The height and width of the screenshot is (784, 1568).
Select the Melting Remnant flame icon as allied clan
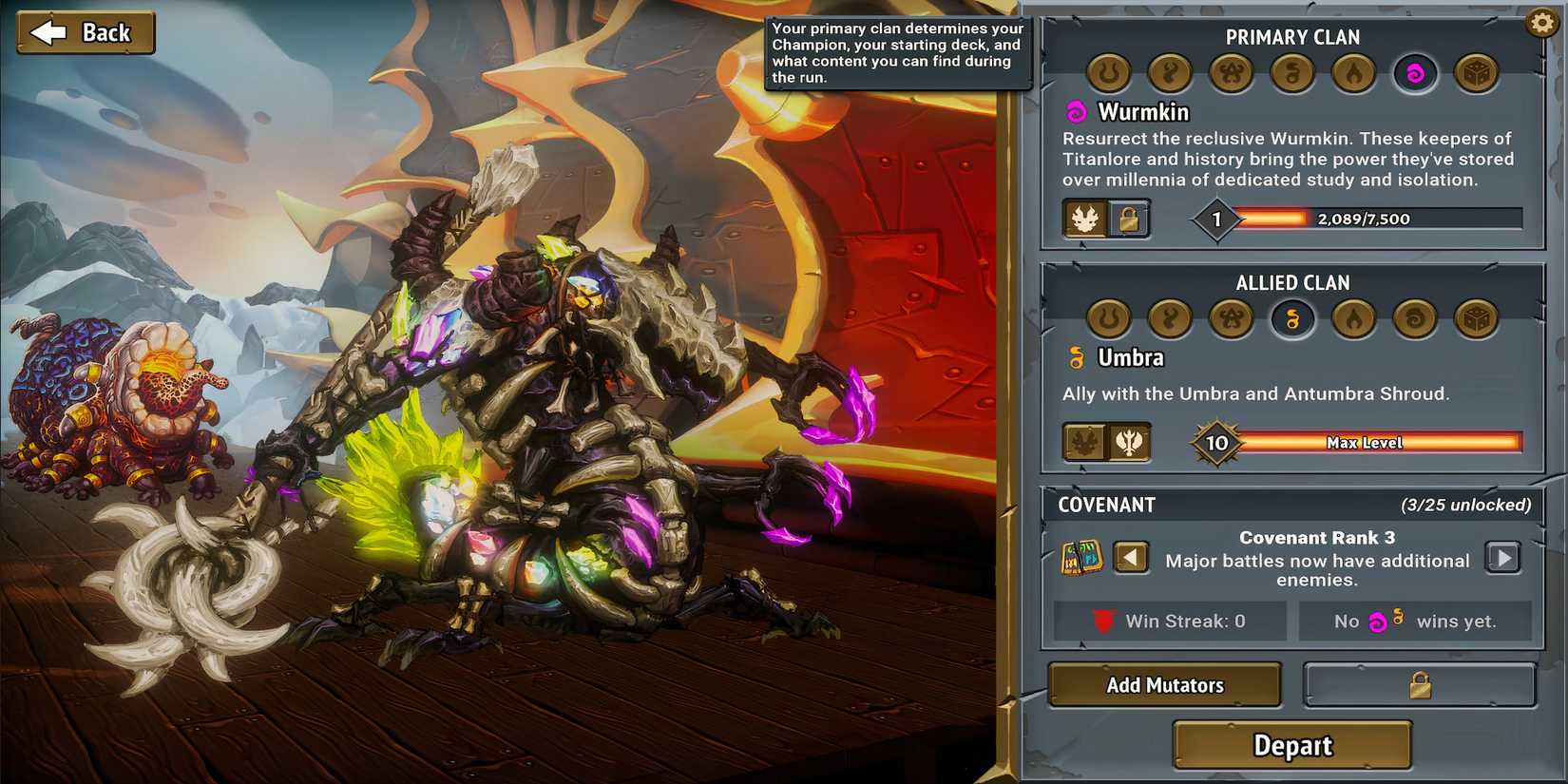pos(1353,319)
